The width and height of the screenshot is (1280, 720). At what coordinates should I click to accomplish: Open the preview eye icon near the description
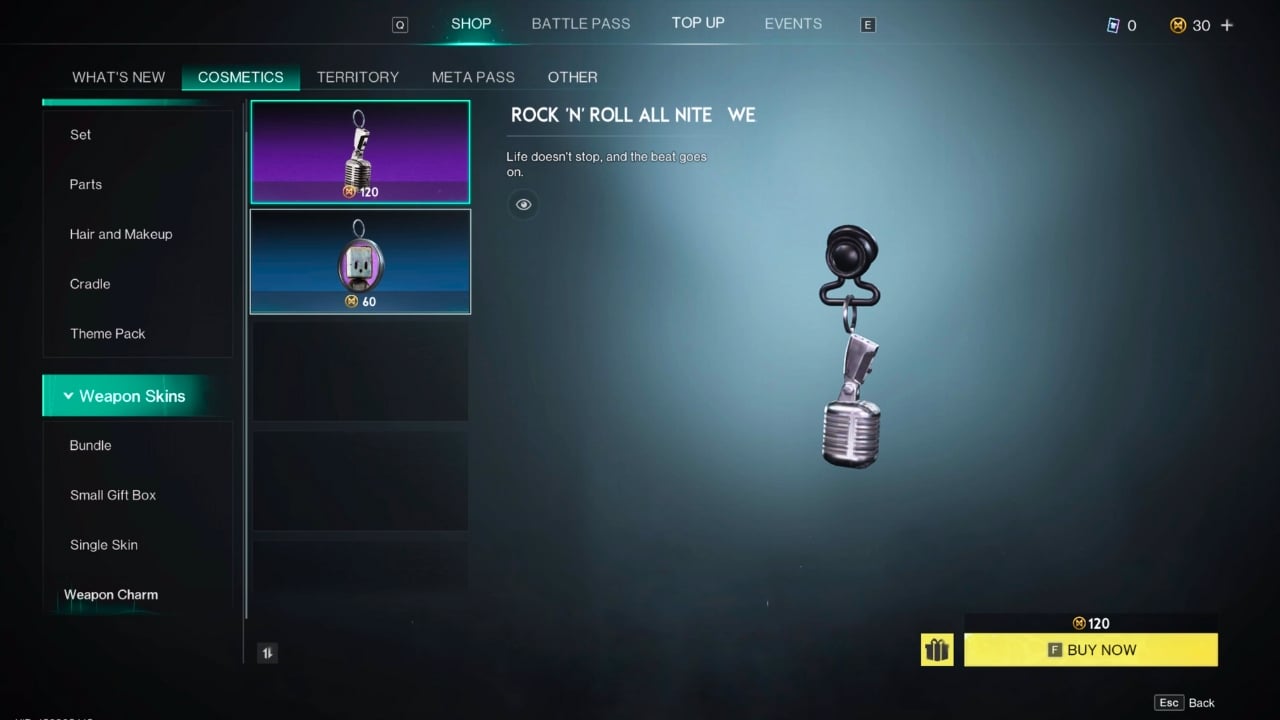point(523,204)
